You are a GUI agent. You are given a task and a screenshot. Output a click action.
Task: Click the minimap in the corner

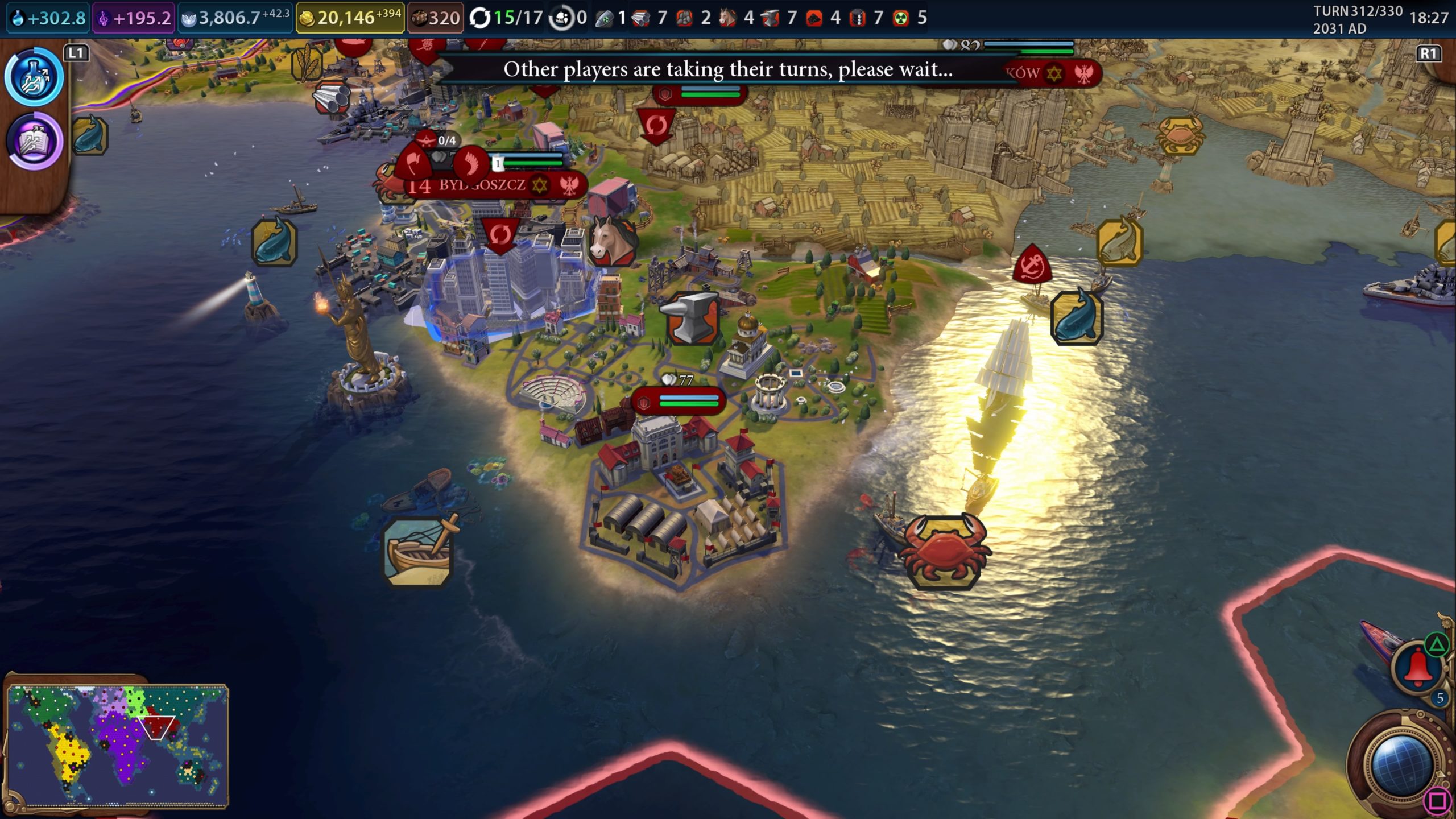pyautogui.click(x=118, y=745)
